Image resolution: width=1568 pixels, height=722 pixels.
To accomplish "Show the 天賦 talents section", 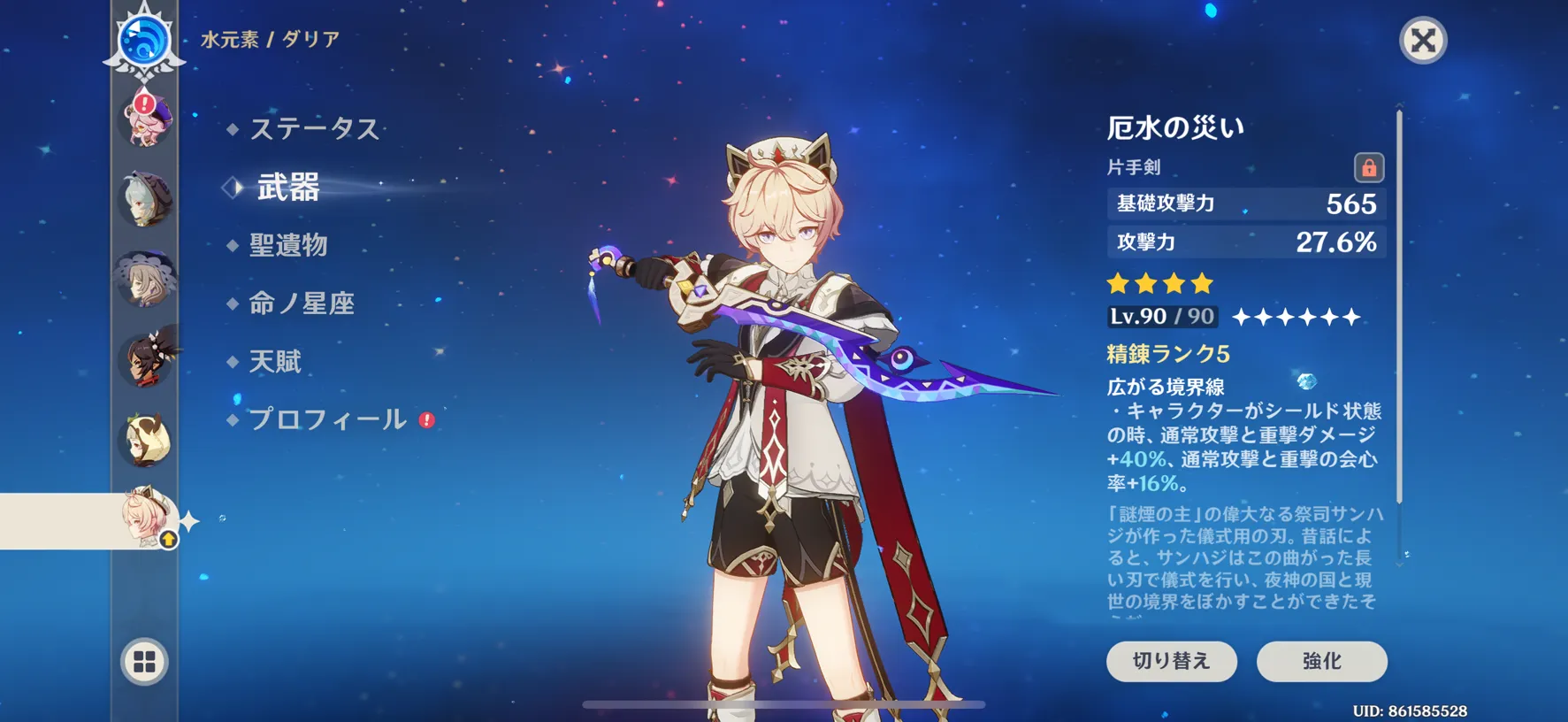I will [x=275, y=362].
